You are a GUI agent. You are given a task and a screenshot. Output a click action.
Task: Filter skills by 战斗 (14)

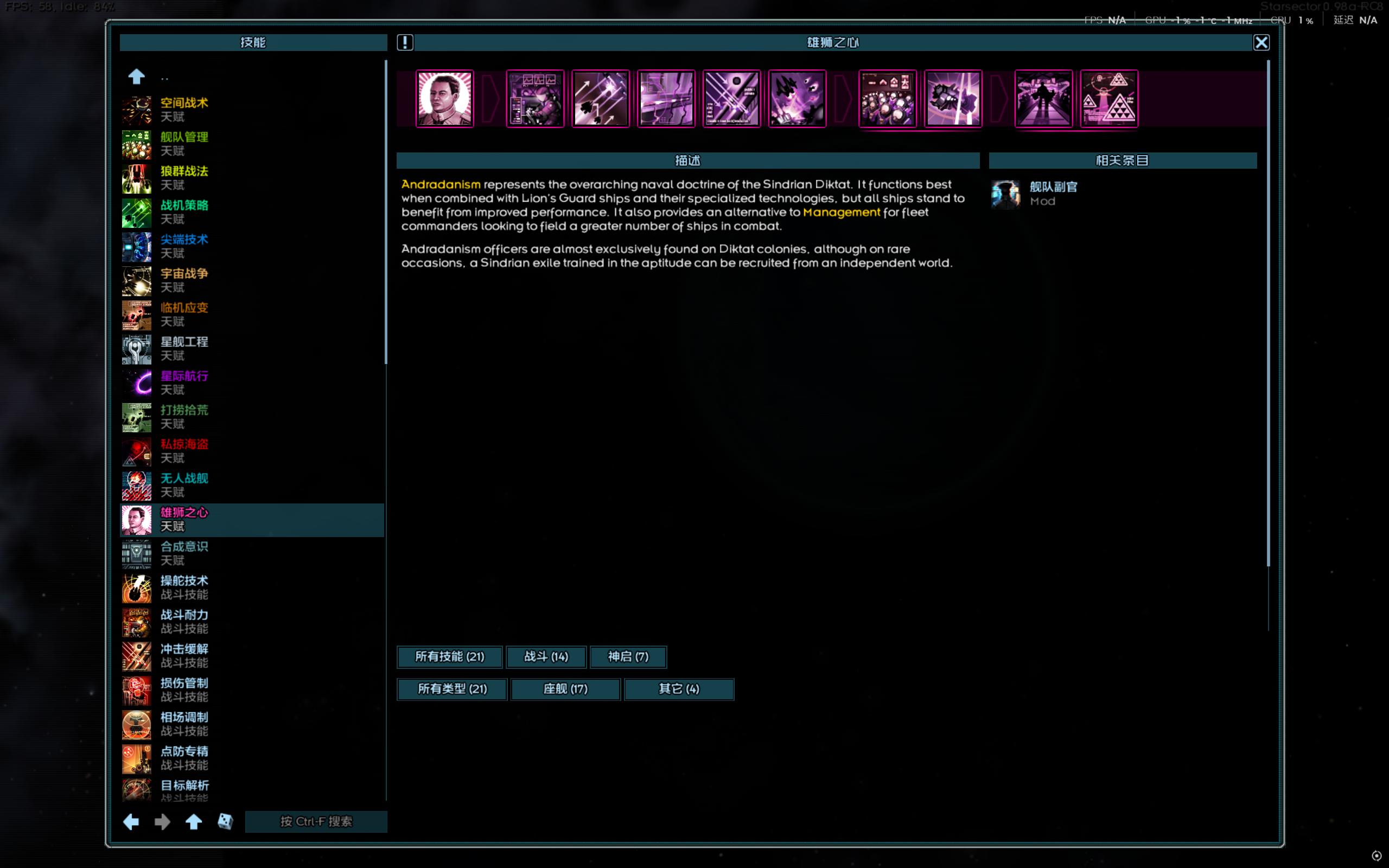tap(545, 657)
